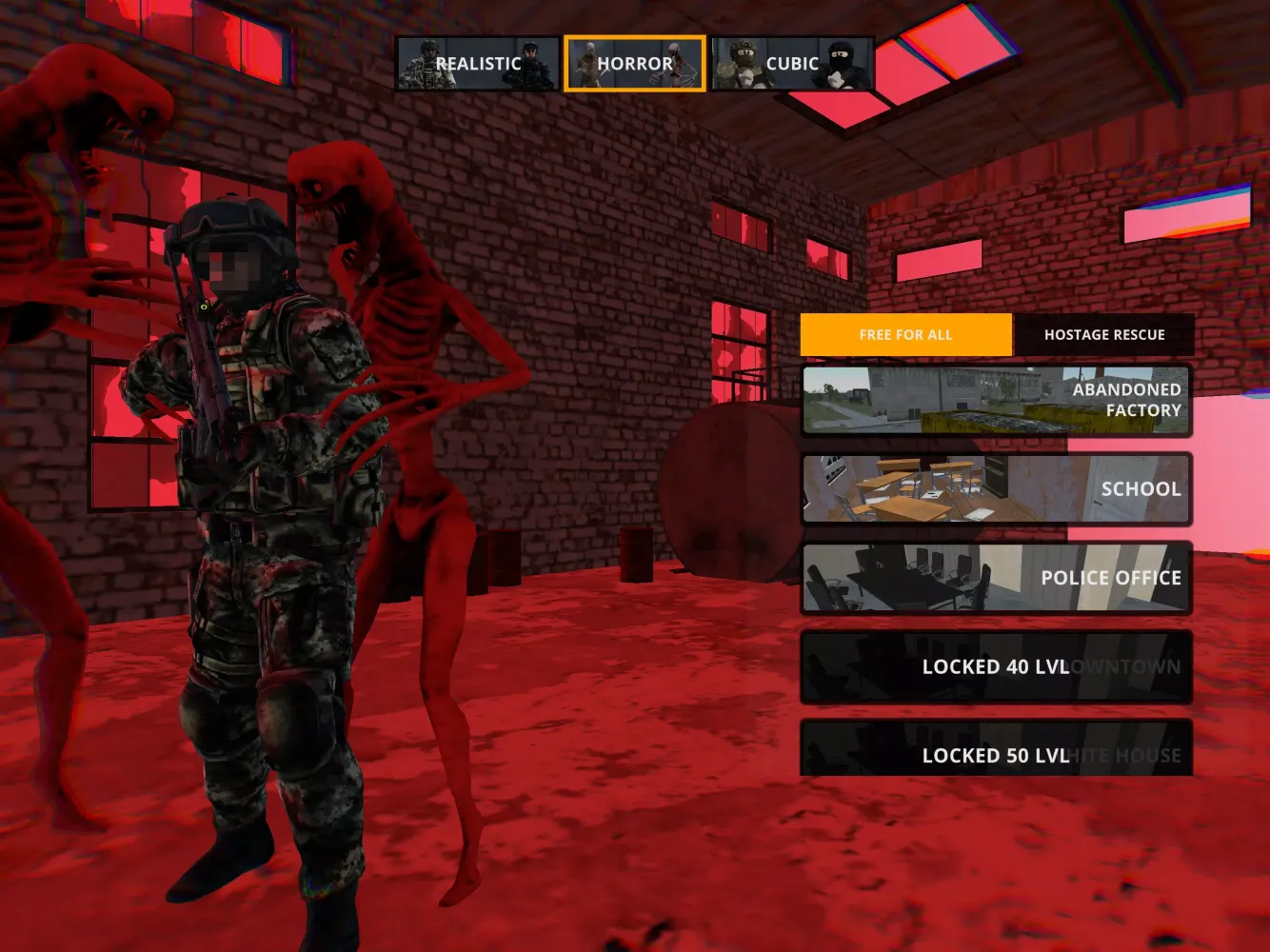Click the LOCKED 50 LVL White House map entry
1270x952 pixels.
[996, 755]
